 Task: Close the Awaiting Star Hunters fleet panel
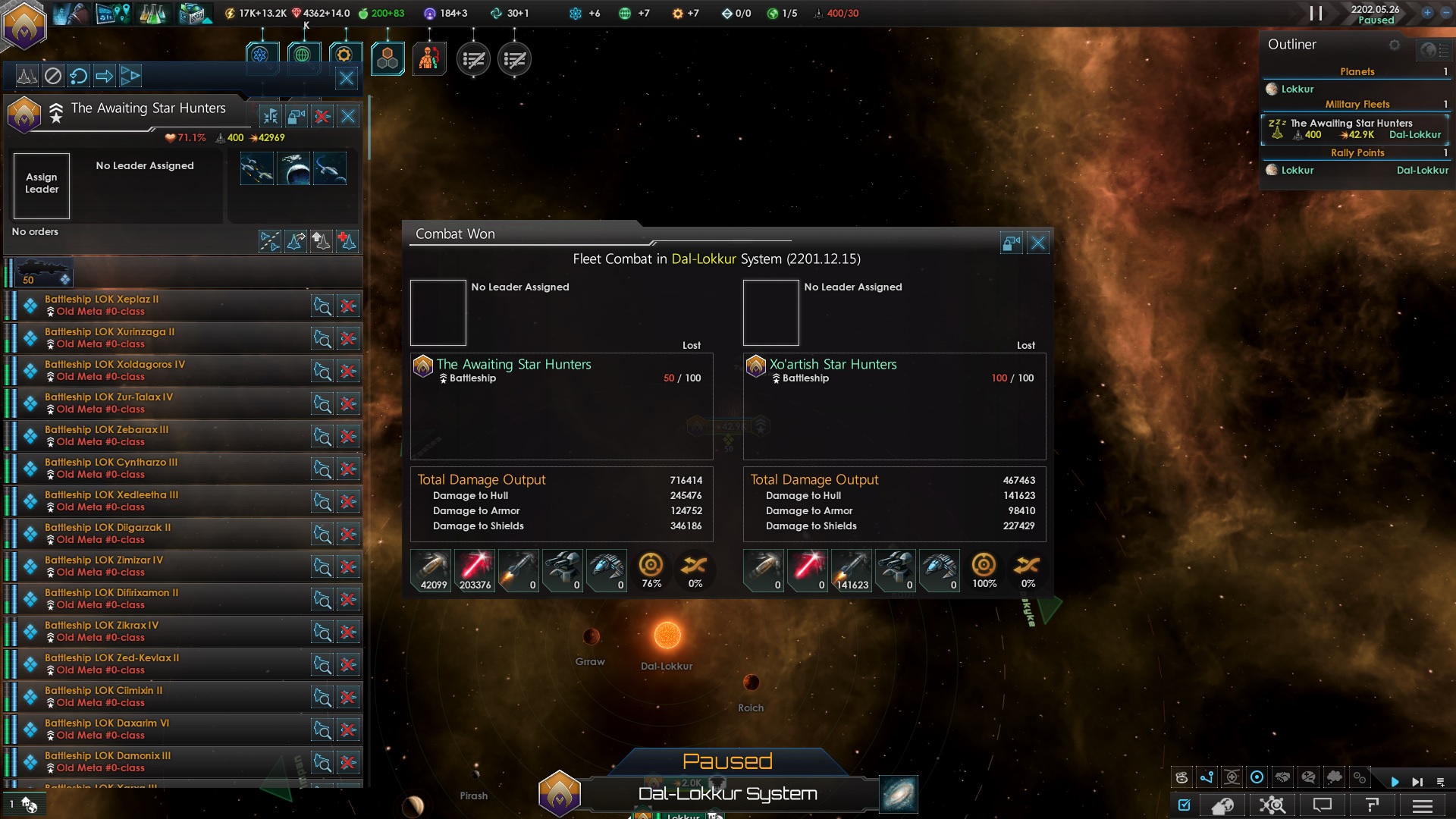coord(348,116)
